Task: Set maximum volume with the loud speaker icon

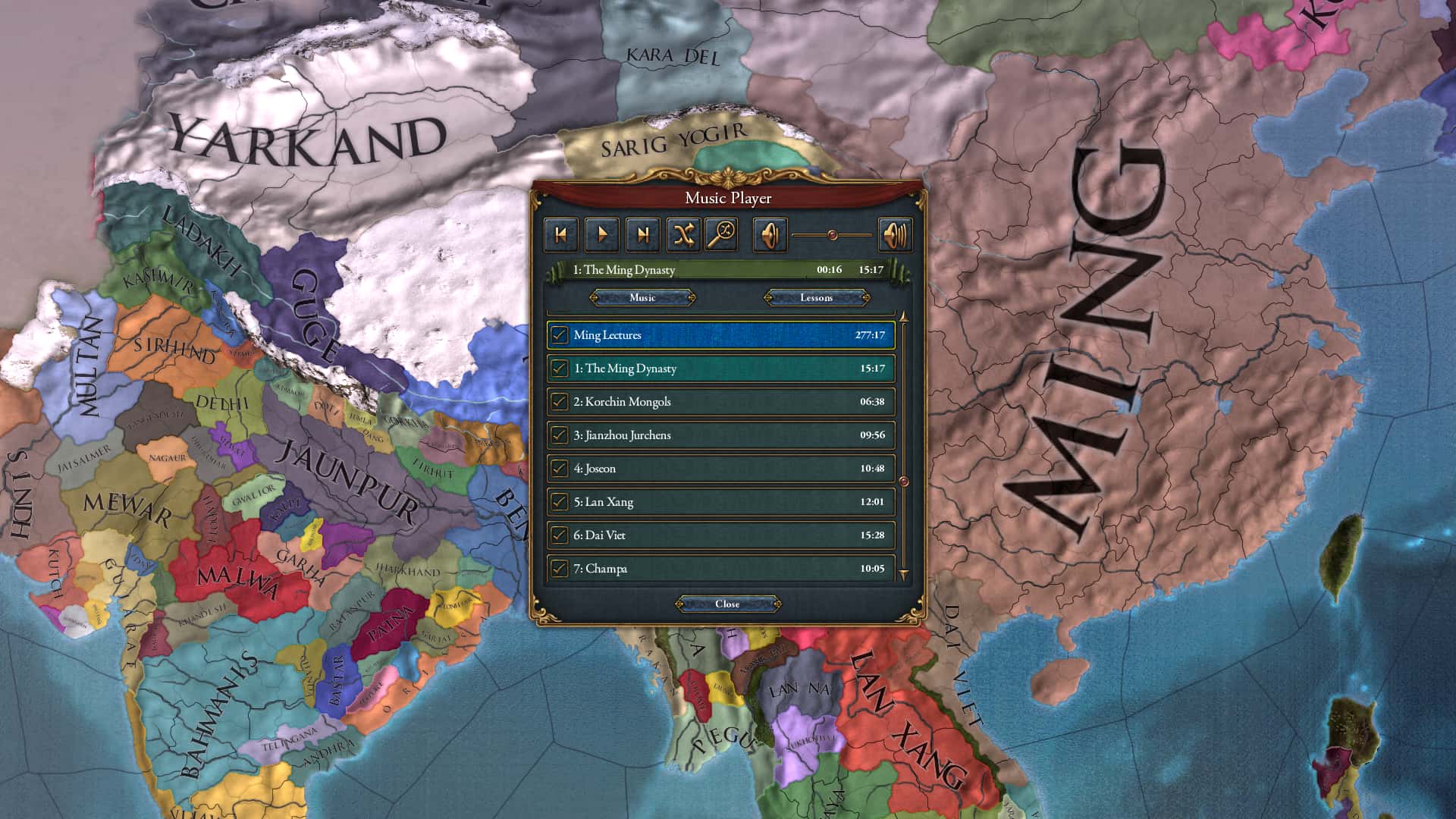Action: [x=896, y=234]
